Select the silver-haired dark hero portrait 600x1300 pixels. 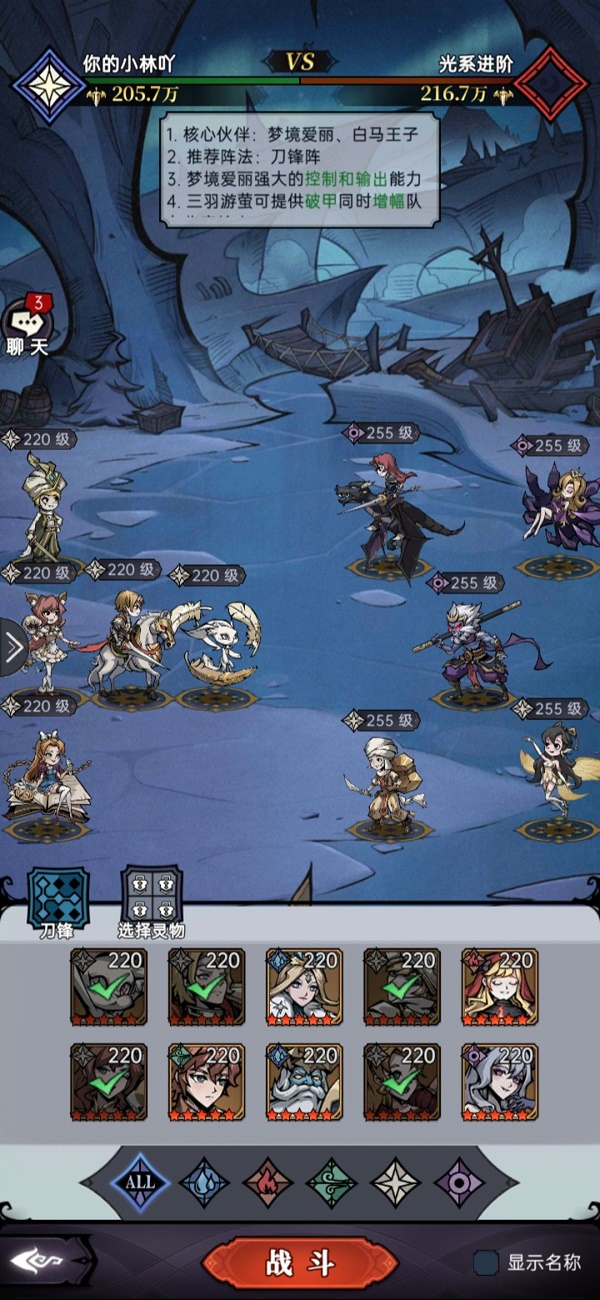click(x=499, y=1082)
